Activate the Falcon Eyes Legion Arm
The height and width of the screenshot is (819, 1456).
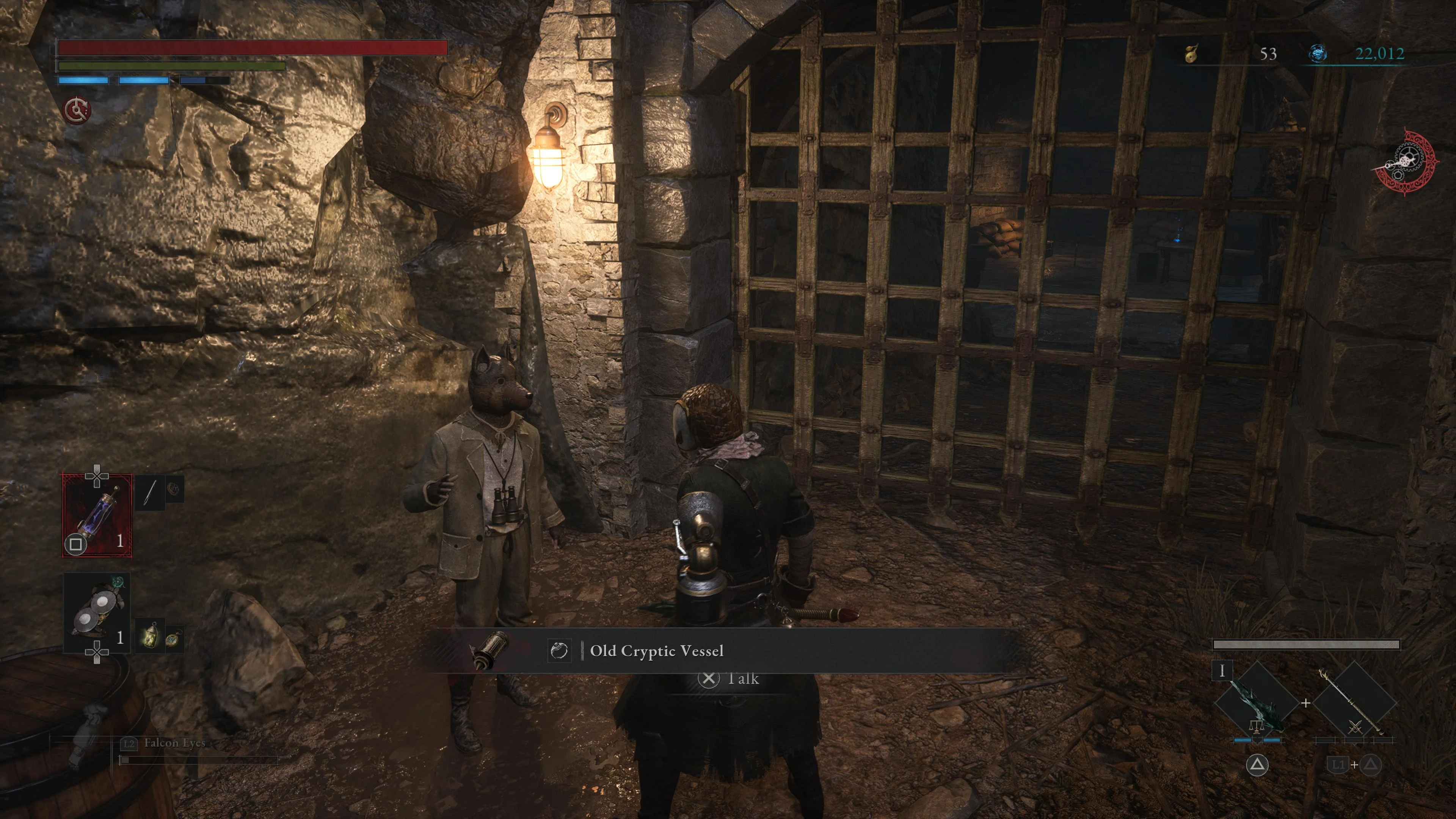(x=174, y=743)
